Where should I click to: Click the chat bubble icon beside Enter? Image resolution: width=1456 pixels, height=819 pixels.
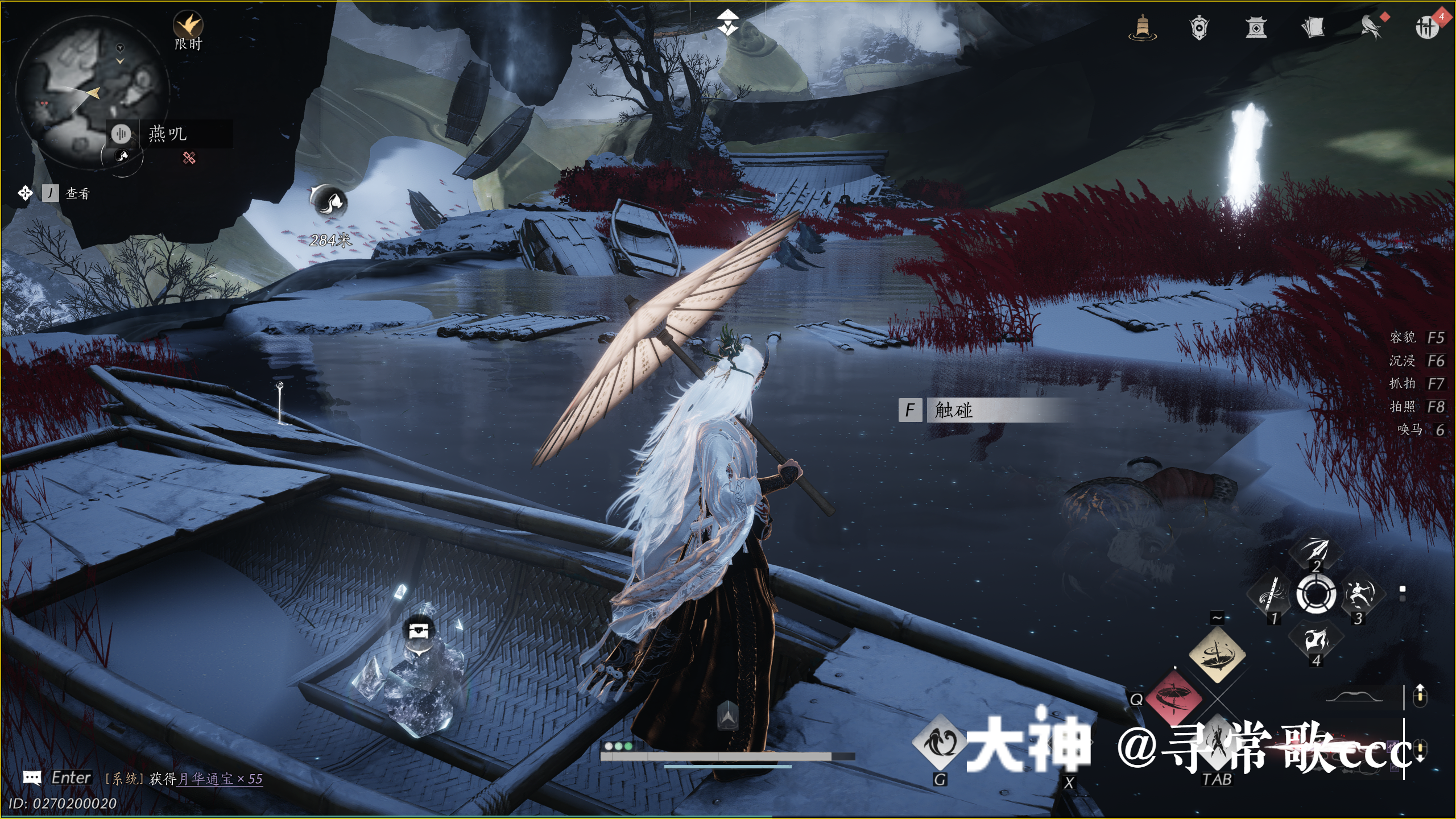pos(32,777)
